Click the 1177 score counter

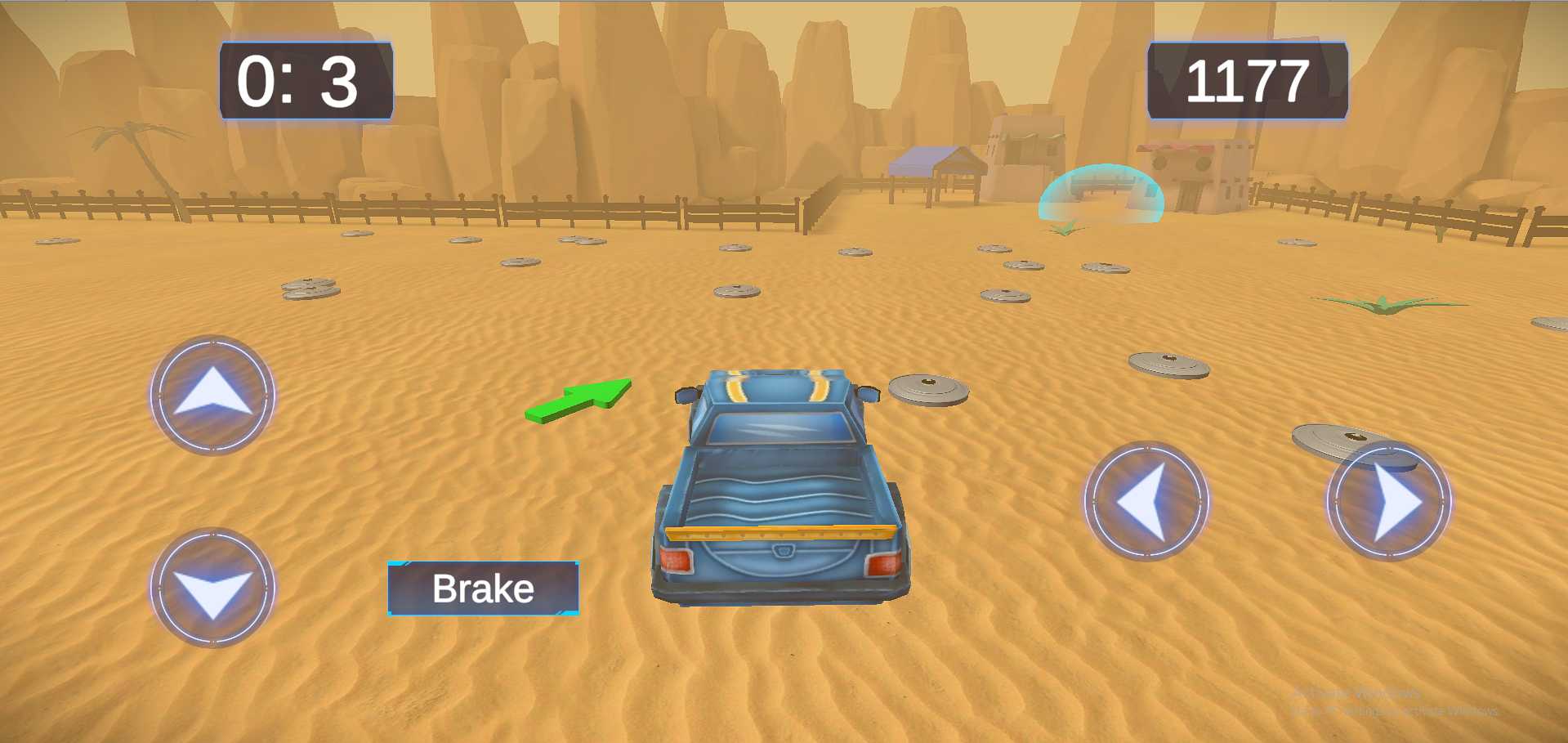click(x=1246, y=80)
